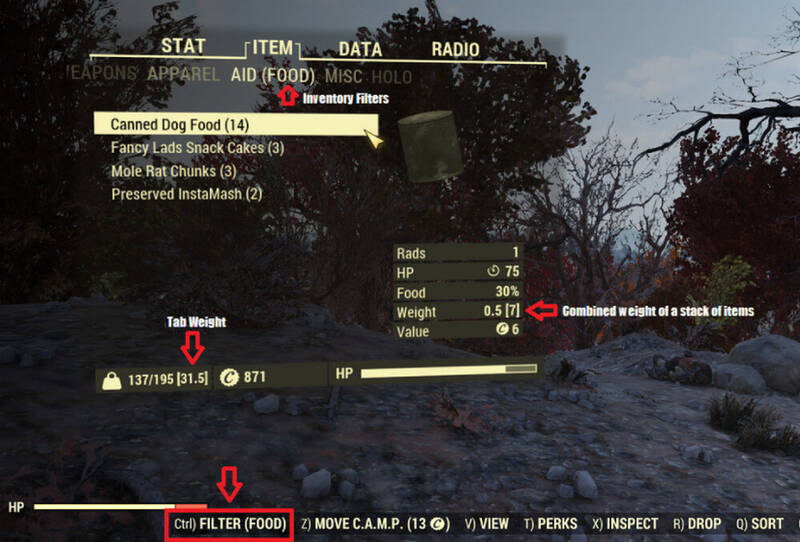The width and height of the screenshot is (800, 542).
Task: Switch to the HOLO category
Action: [x=392, y=76]
